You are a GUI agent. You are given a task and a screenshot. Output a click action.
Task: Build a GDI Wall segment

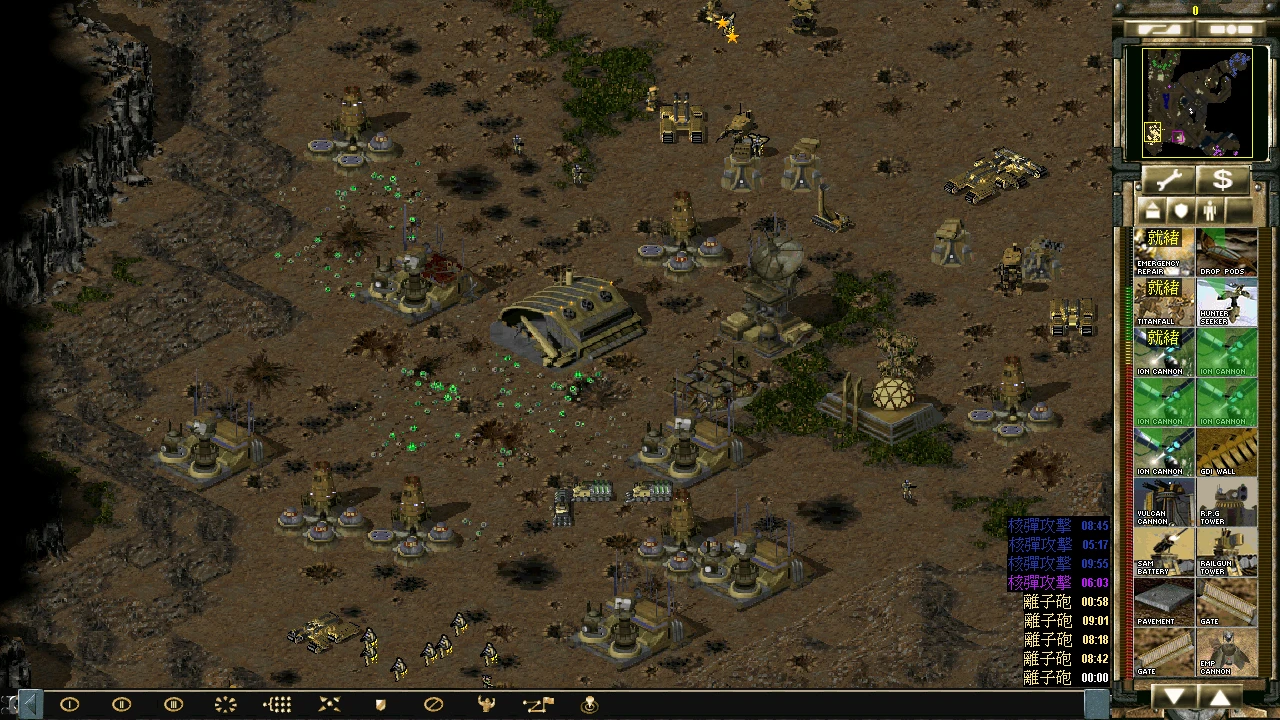pyautogui.click(x=1227, y=452)
